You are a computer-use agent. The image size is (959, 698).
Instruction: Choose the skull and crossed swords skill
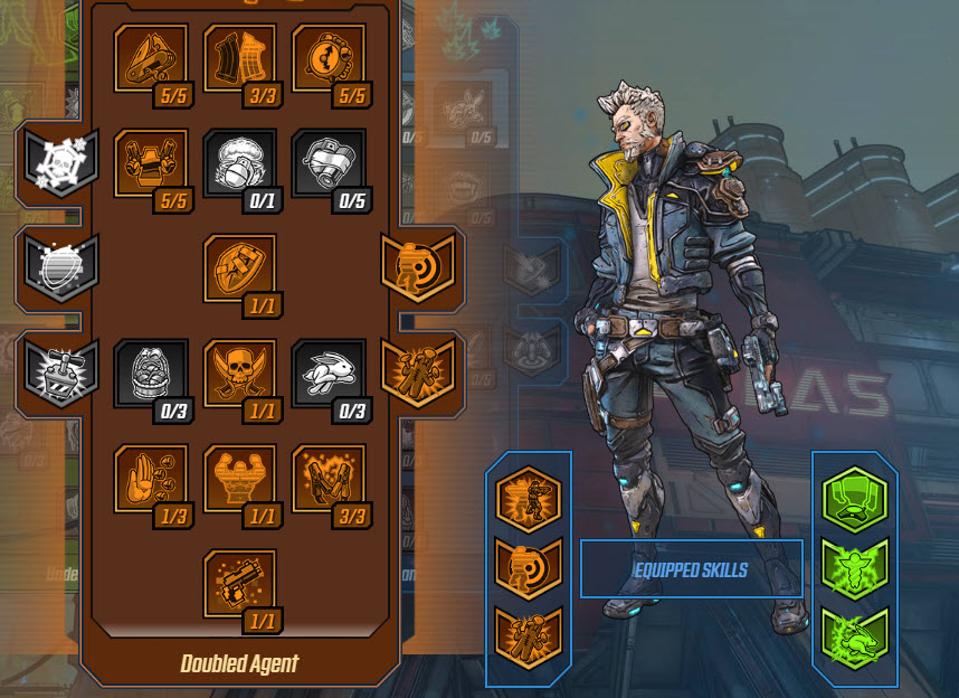(x=240, y=373)
